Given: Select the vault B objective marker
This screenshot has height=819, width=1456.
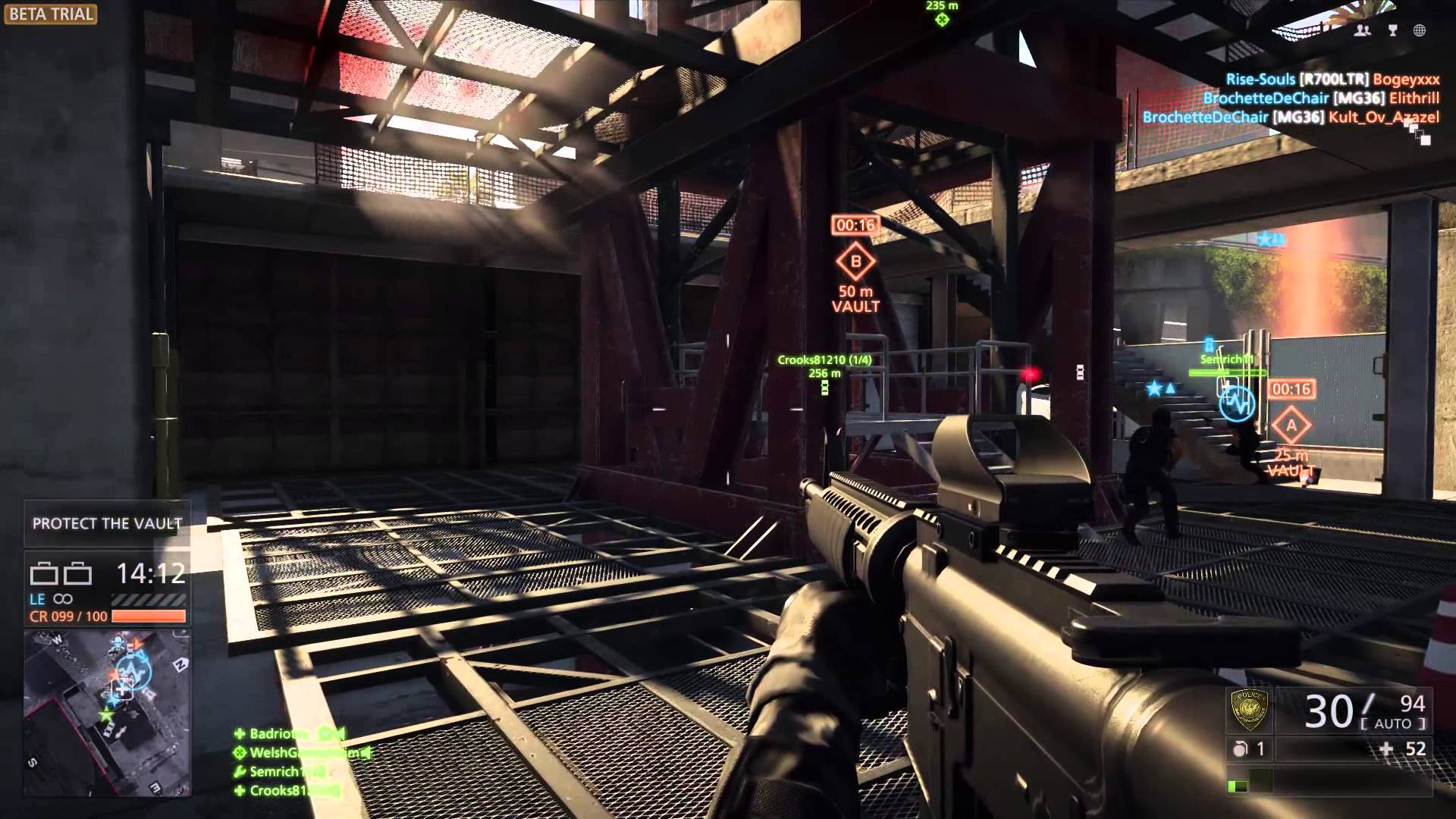Looking at the screenshot, I should click(855, 262).
